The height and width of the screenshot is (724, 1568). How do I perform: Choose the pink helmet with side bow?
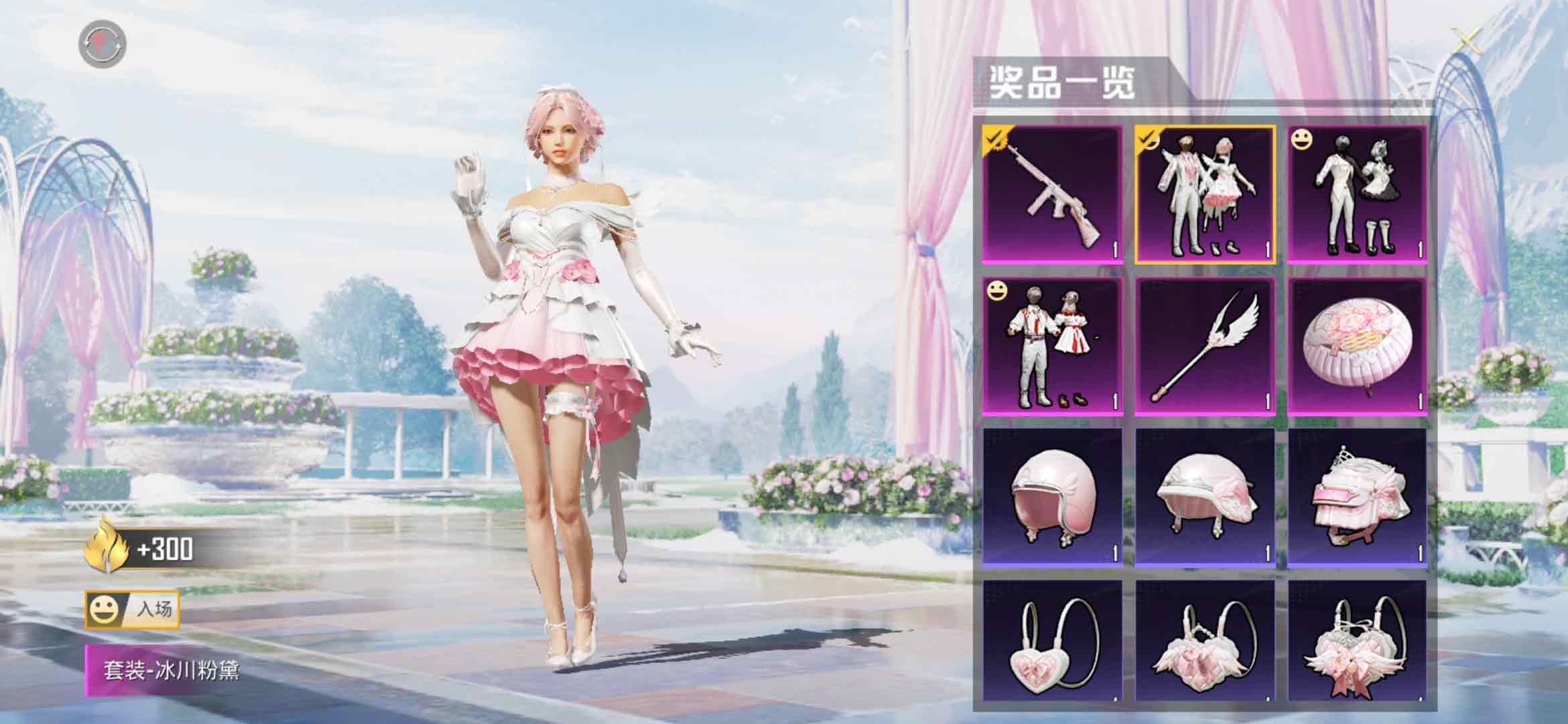click(x=1205, y=499)
